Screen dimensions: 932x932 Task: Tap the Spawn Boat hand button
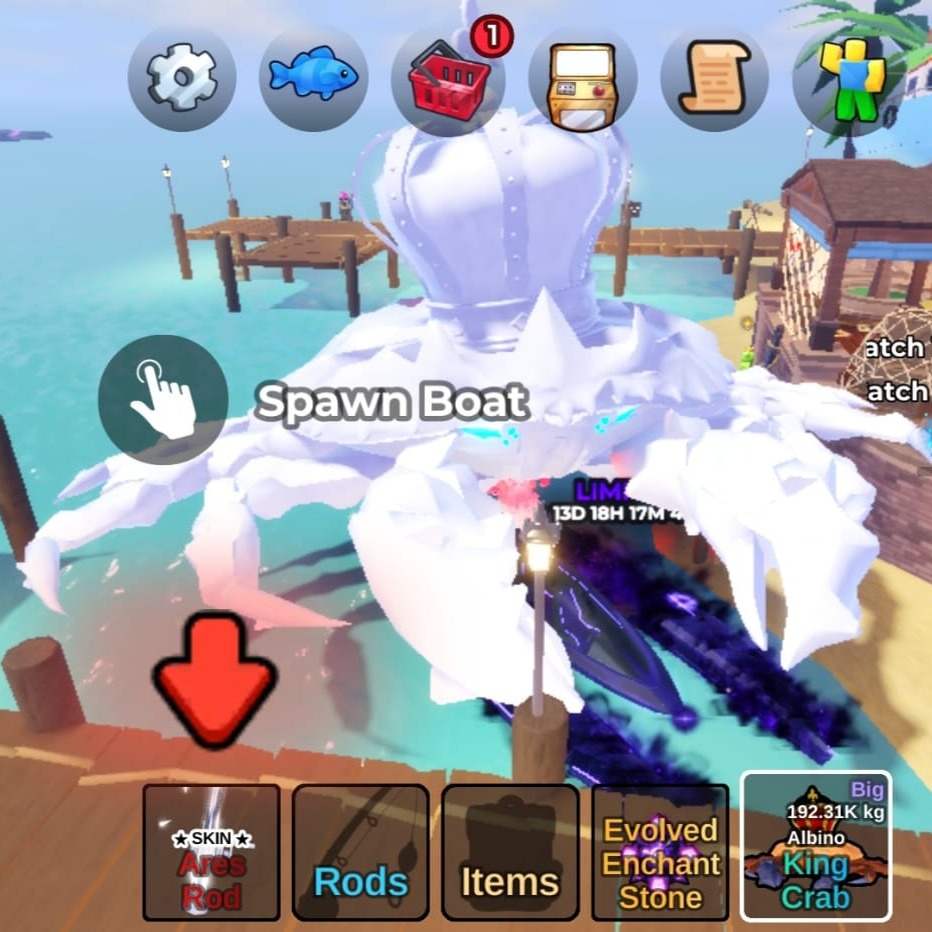tap(163, 400)
